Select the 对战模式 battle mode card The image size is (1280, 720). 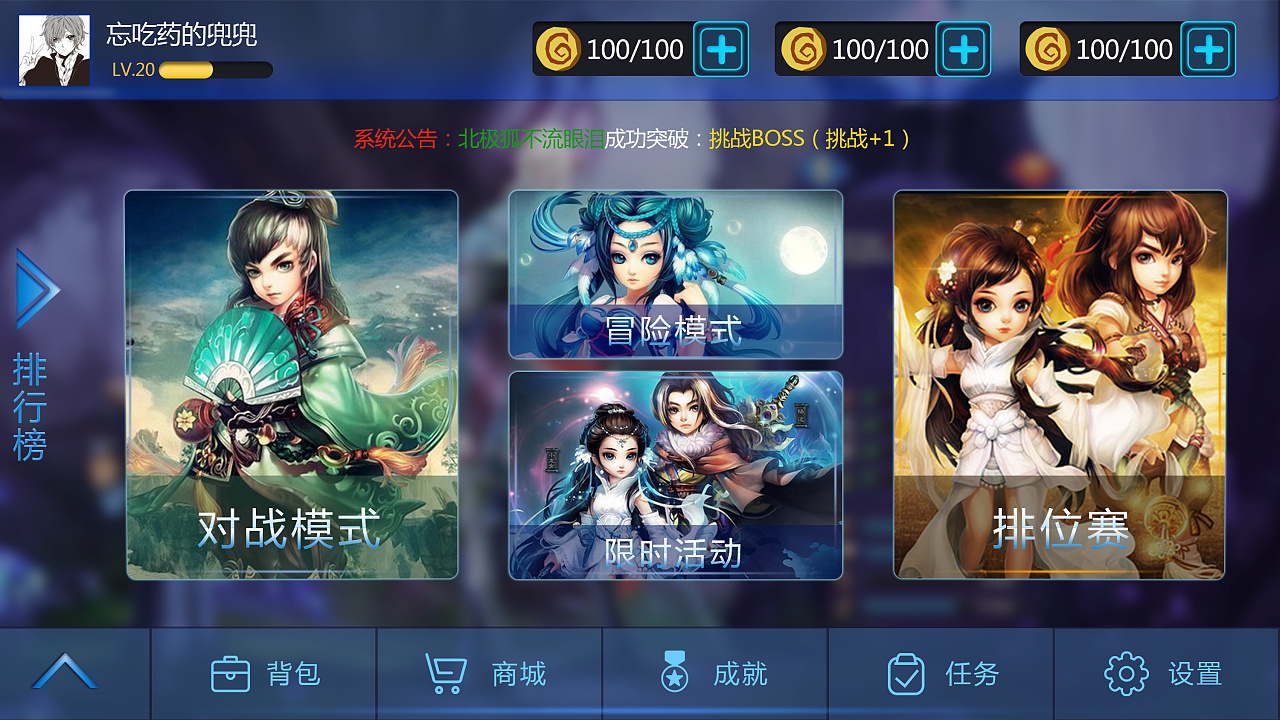(290, 385)
